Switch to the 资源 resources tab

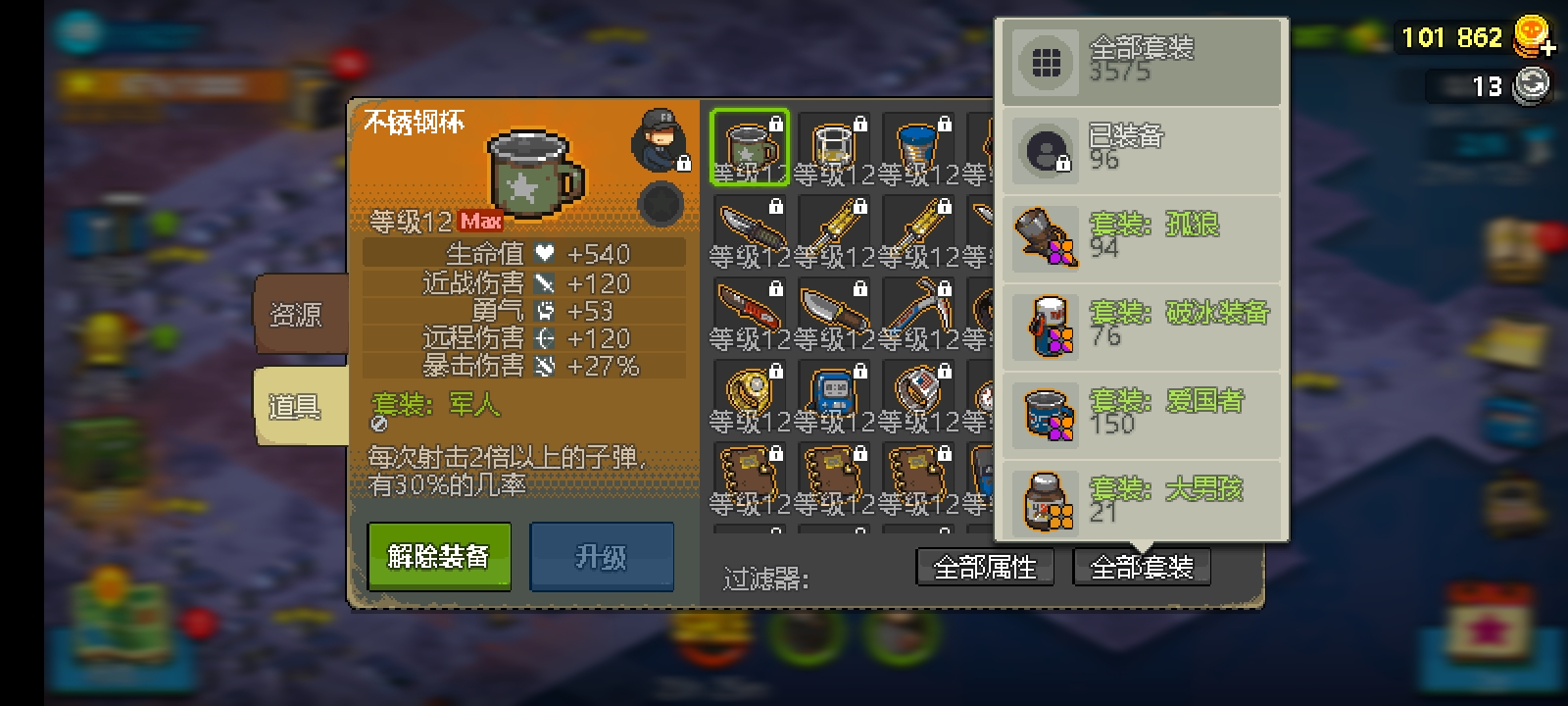297,315
